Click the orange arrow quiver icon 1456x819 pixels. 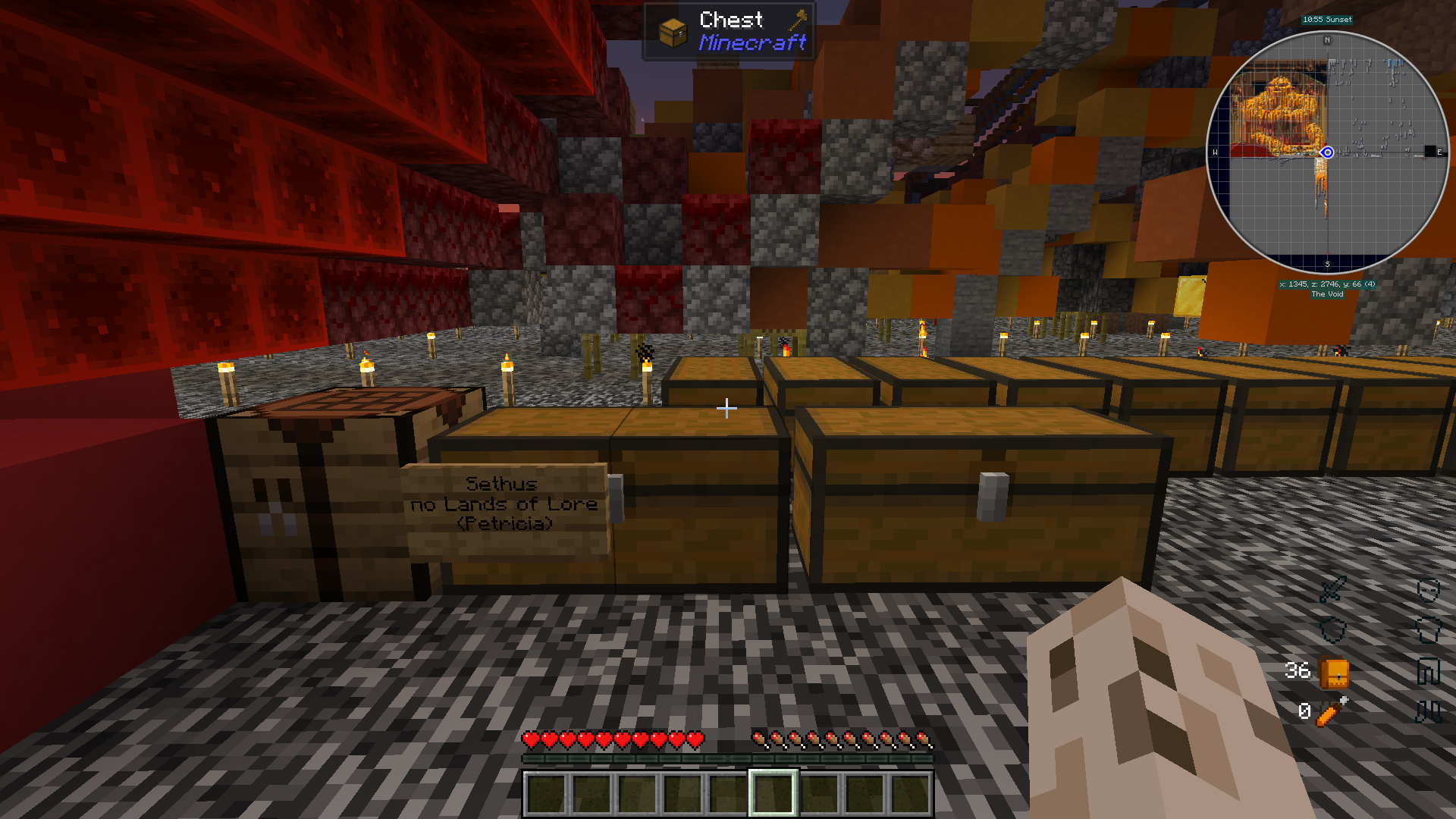pos(1332,711)
